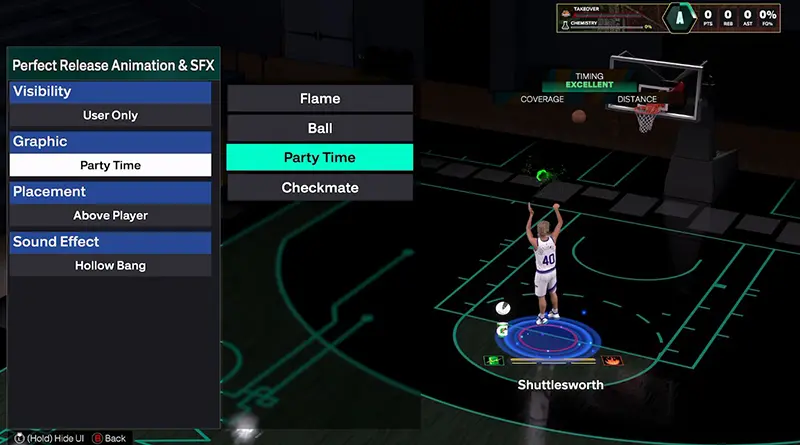Choose the Flame graphic option

pyautogui.click(x=319, y=98)
